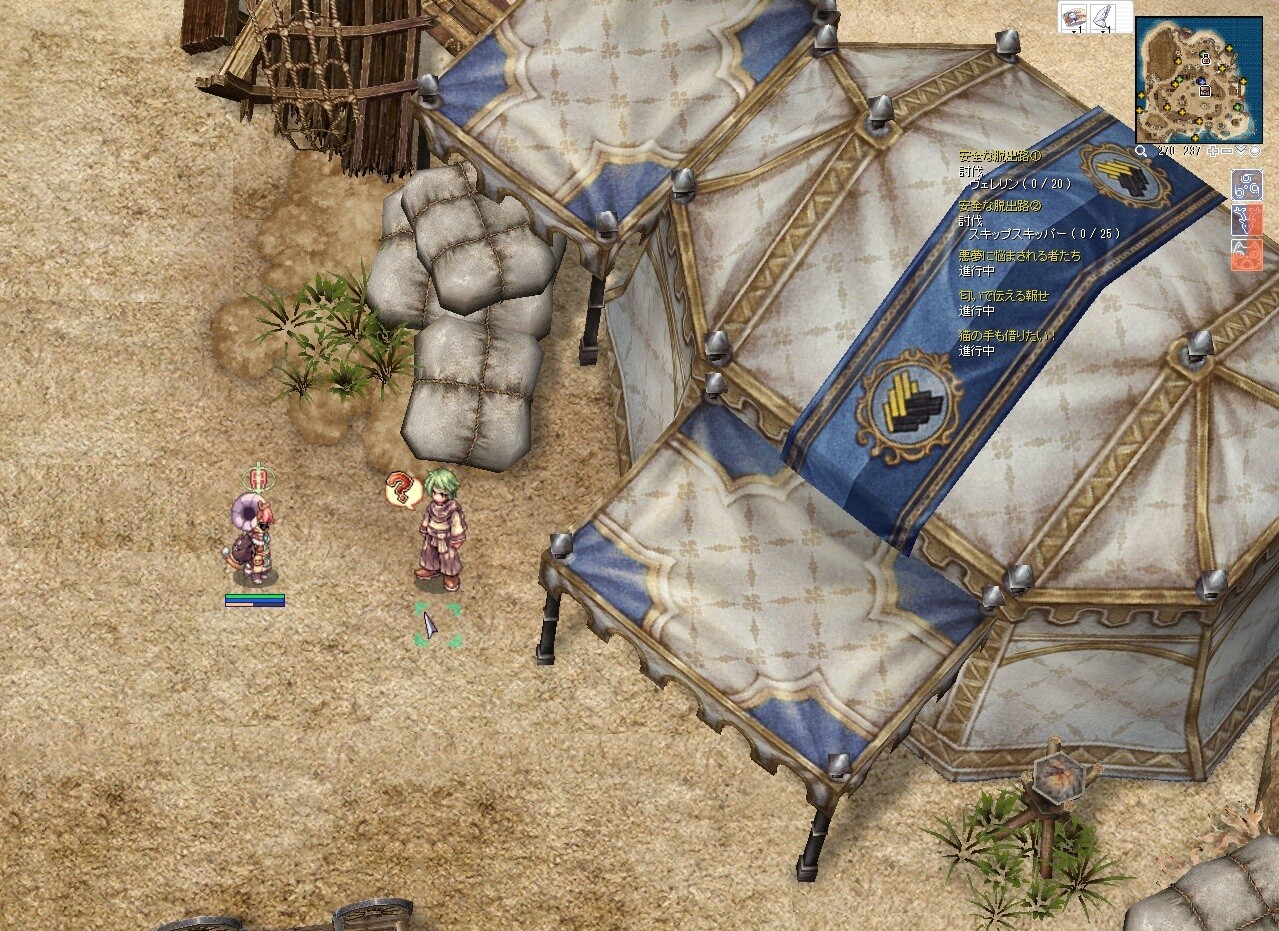
Task: Open the 安全な脱出路② quest entry
Action: click(1000, 206)
